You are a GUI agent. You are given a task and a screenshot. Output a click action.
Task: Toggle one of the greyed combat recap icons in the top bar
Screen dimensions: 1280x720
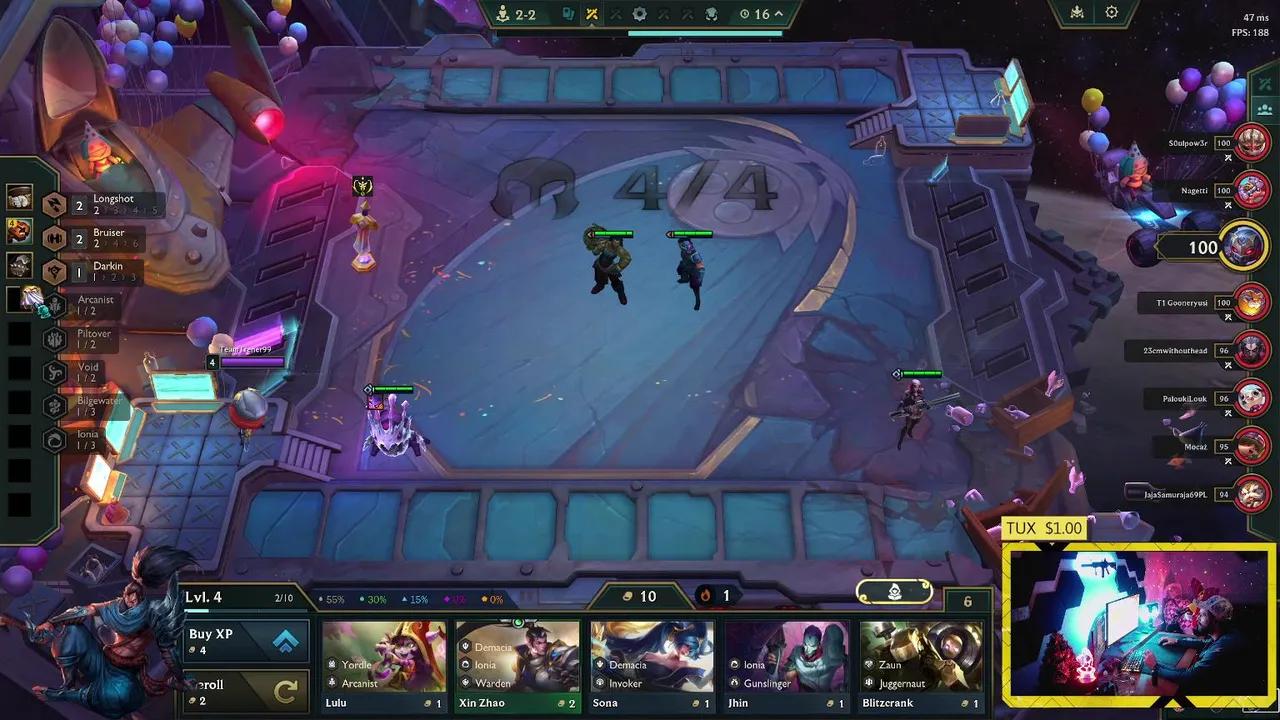615,14
